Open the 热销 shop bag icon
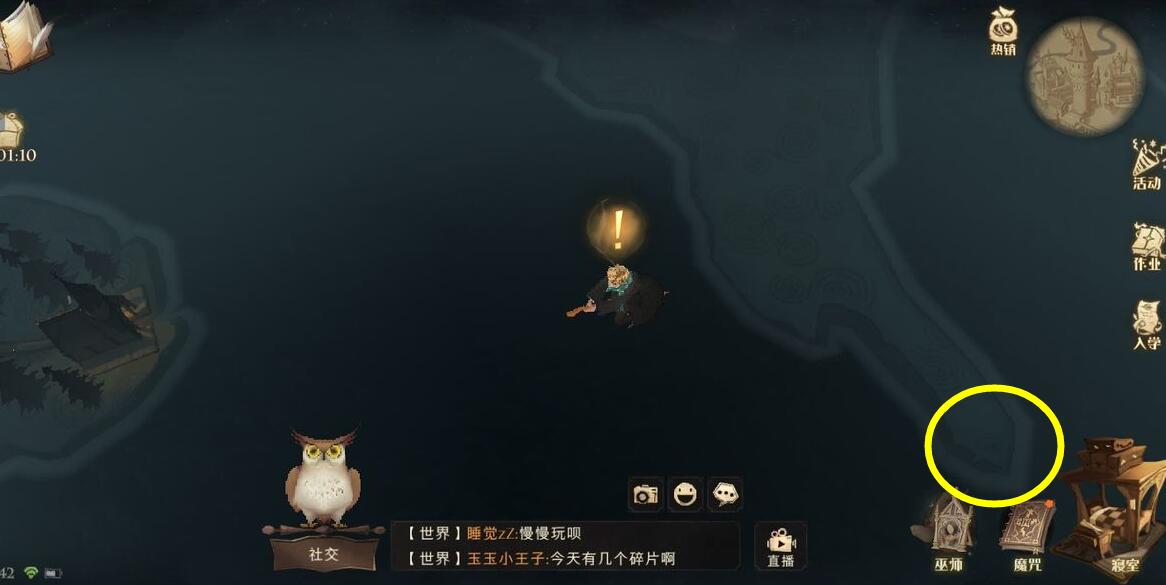 1003,28
